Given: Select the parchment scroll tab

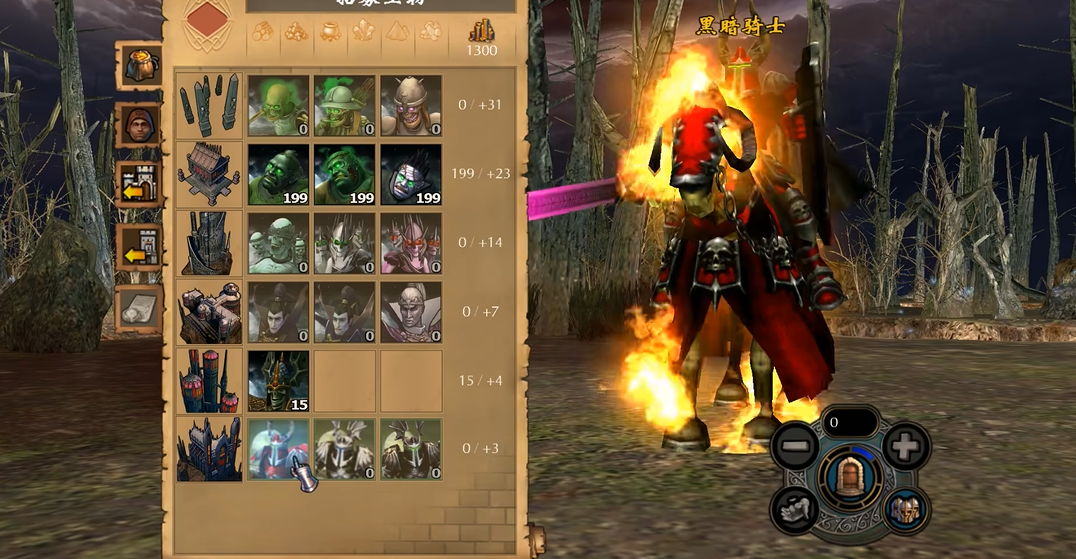Looking at the screenshot, I should (139, 309).
